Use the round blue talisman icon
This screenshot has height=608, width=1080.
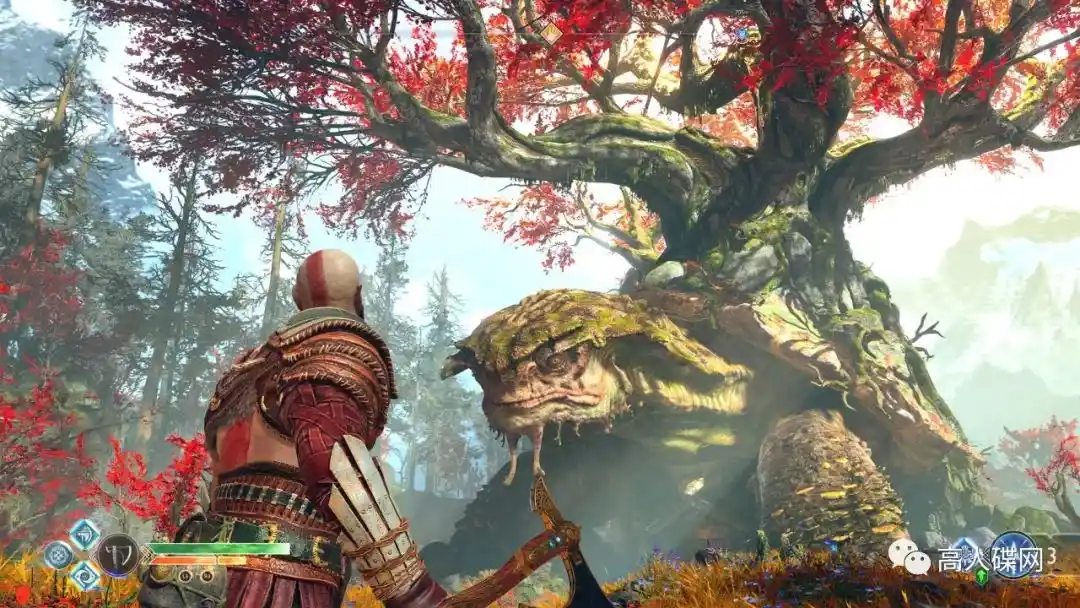click(1014, 555)
